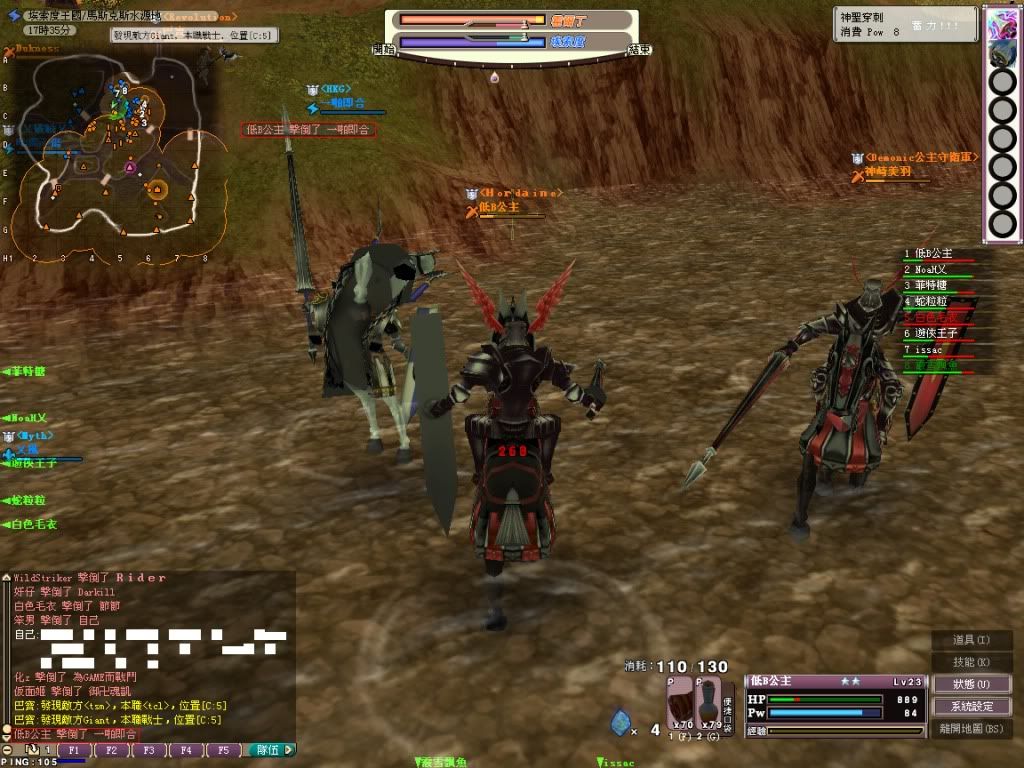Use the blue potion bottle item slot
The height and width of the screenshot is (768, 1024).
(x=708, y=702)
